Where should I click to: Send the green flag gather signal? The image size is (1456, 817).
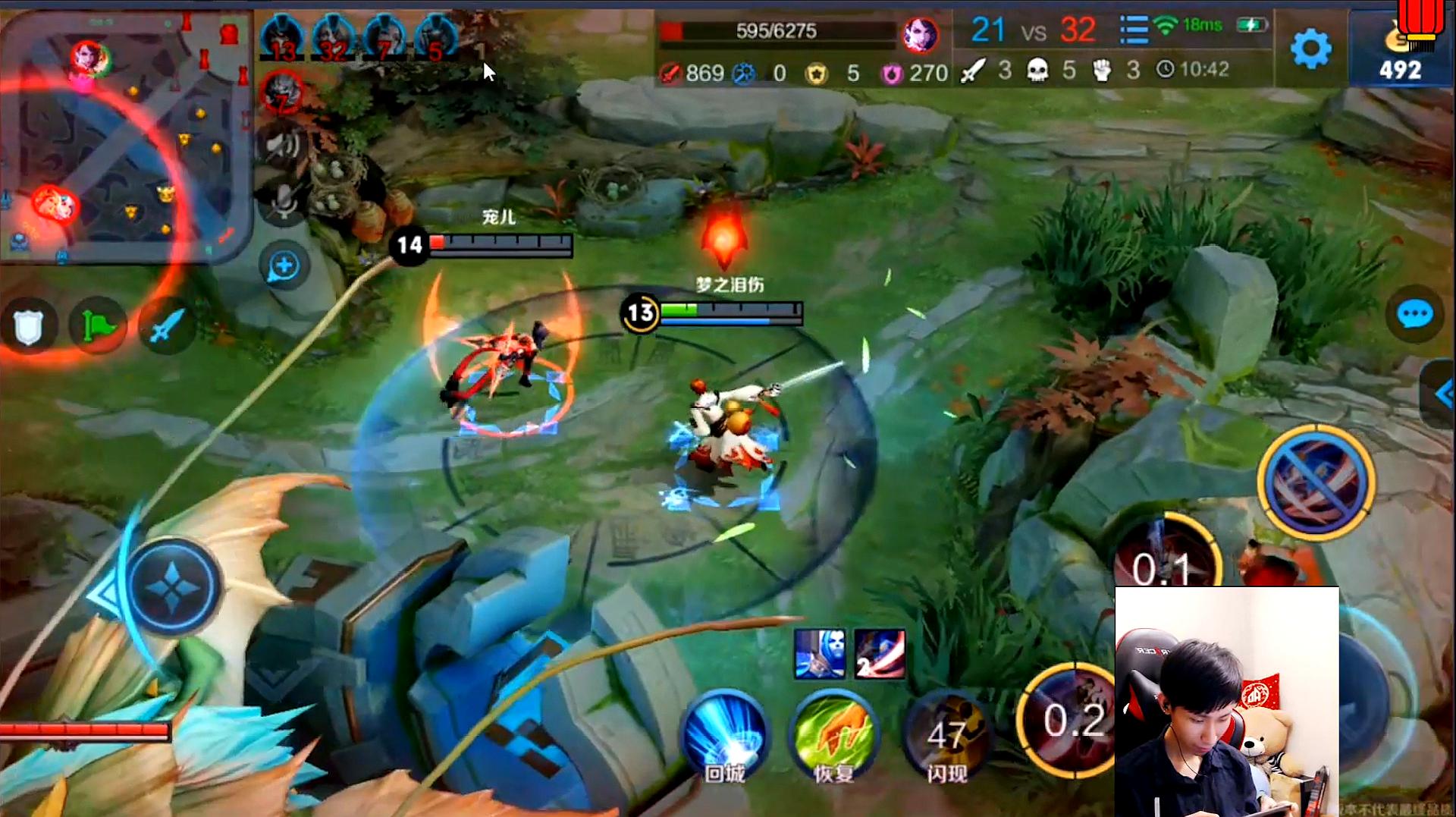pos(98,326)
